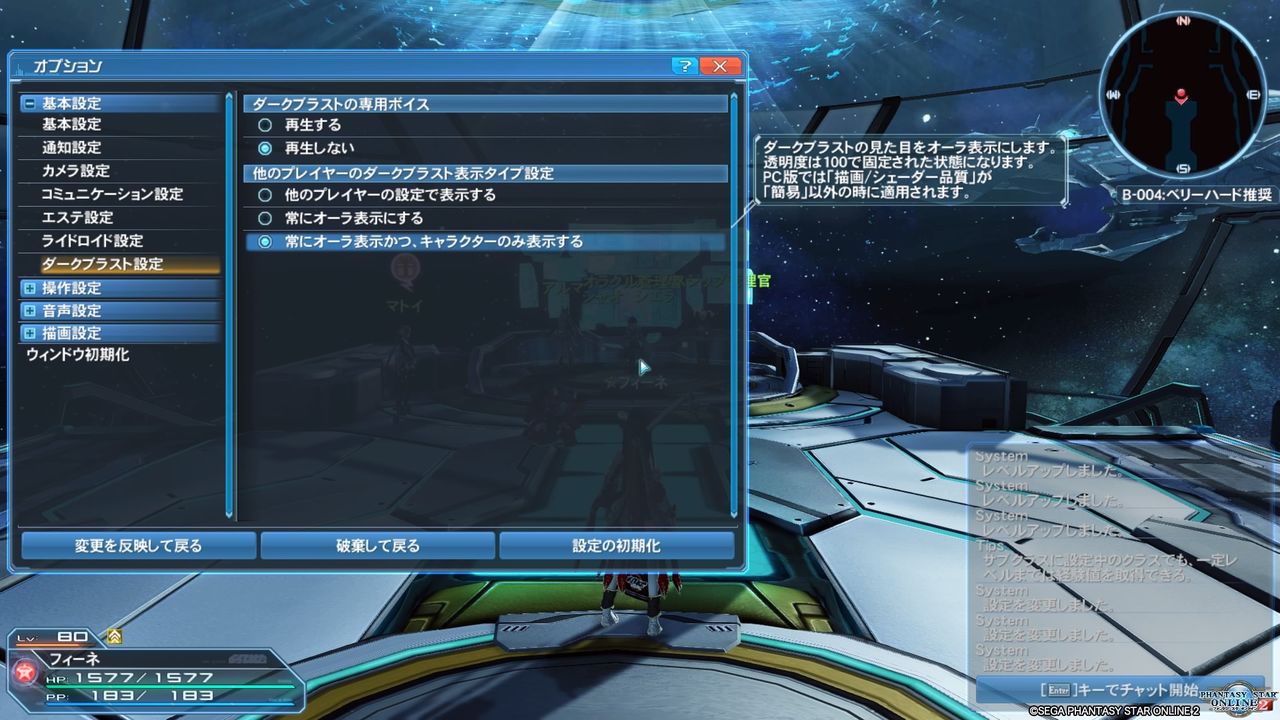Open the help "?" icon on the Options title bar

click(x=686, y=65)
